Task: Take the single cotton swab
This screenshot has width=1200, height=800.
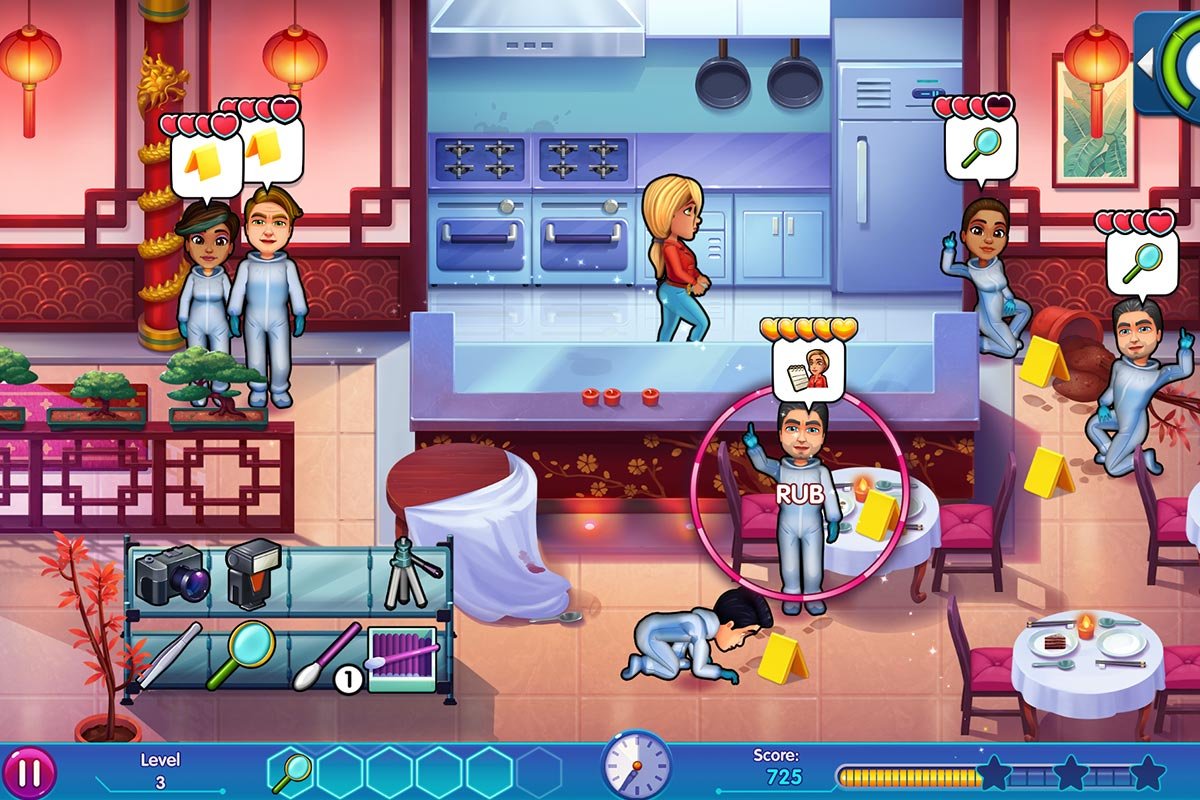Action: [326, 655]
